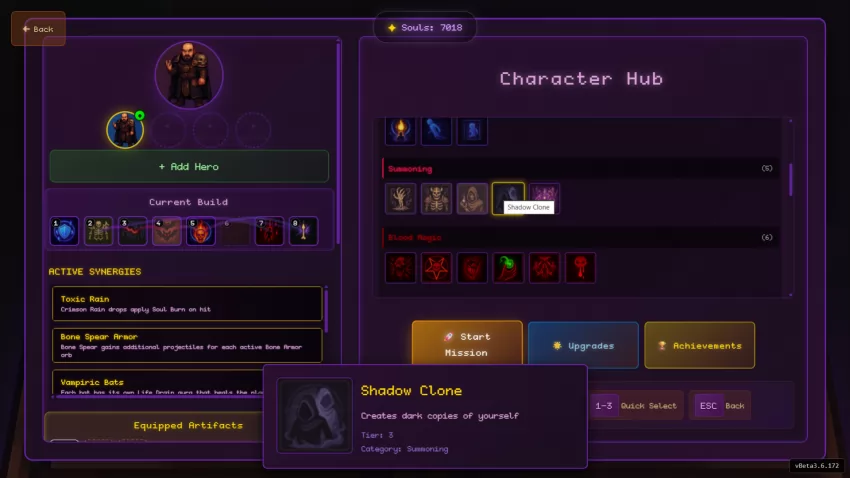The image size is (850, 478).
Task: Select the bleeding skull blood magic skill
Action: (x=580, y=267)
